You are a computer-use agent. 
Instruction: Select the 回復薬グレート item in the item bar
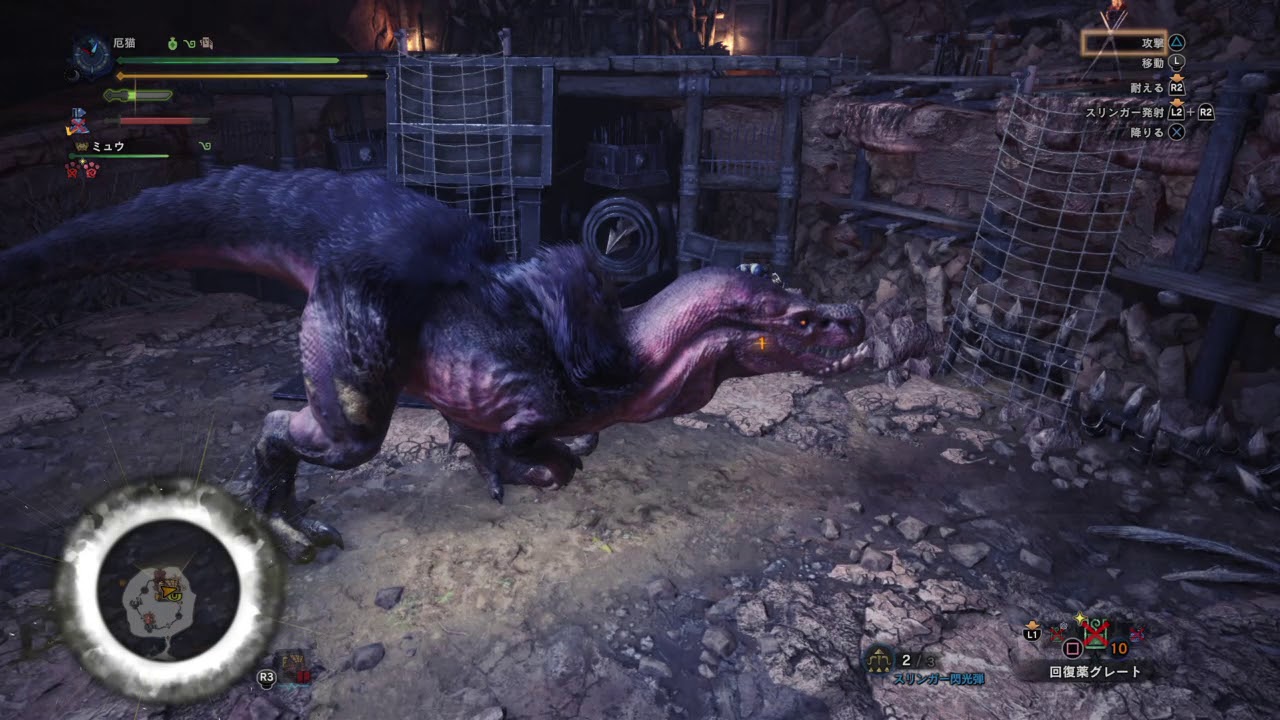(x=1094, y=672)
